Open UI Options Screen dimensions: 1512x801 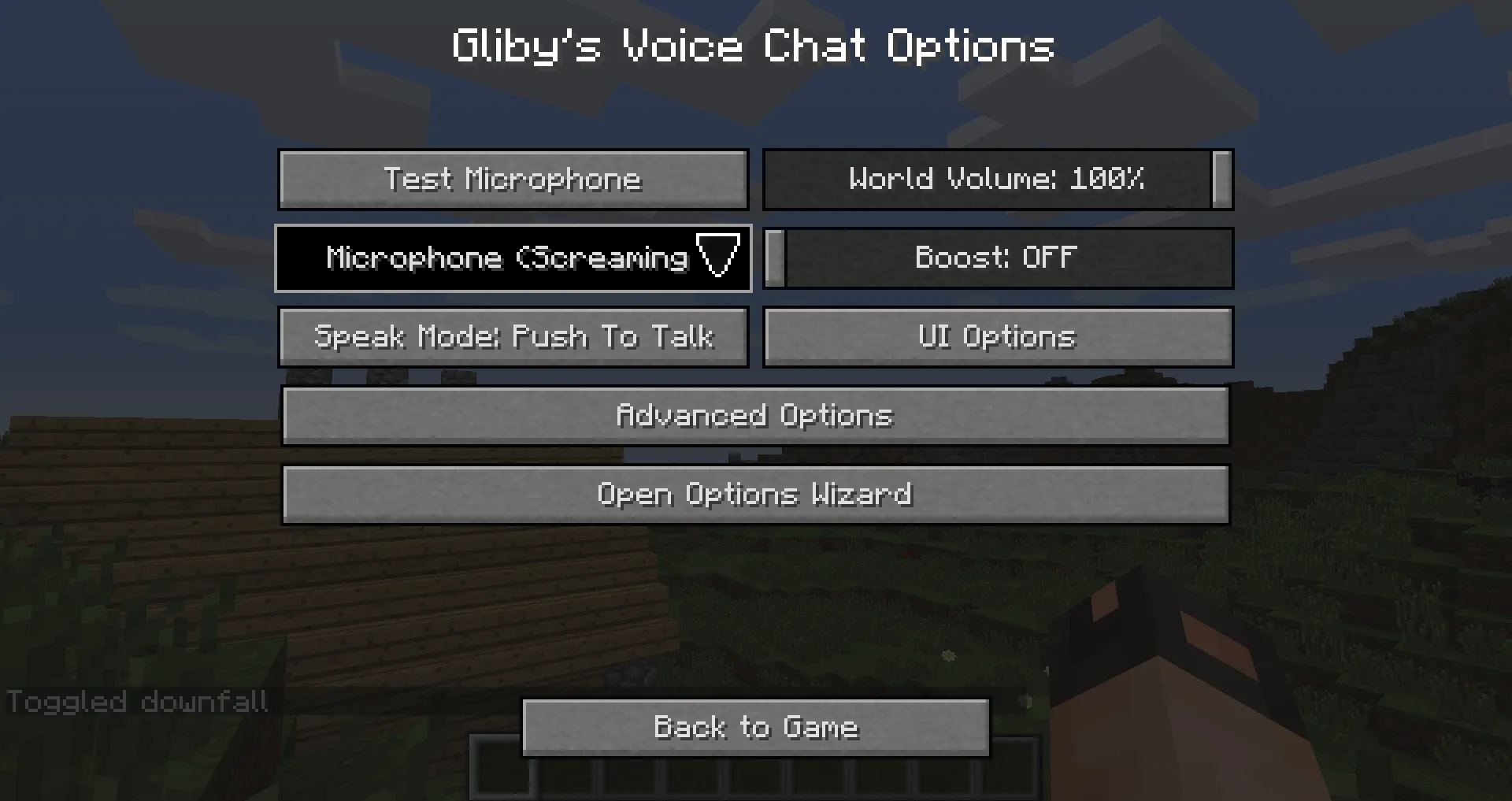(x=996, y=337)
